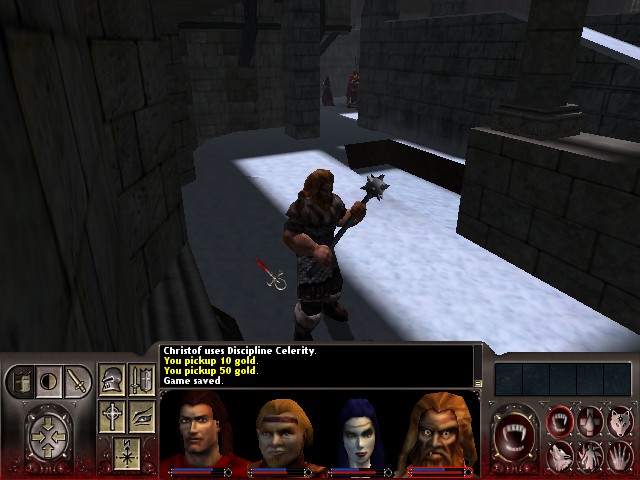The width and height of the screenshot is (640, 480).
Task: Expand the message log with scroll button
Action: tap(478, 383)
